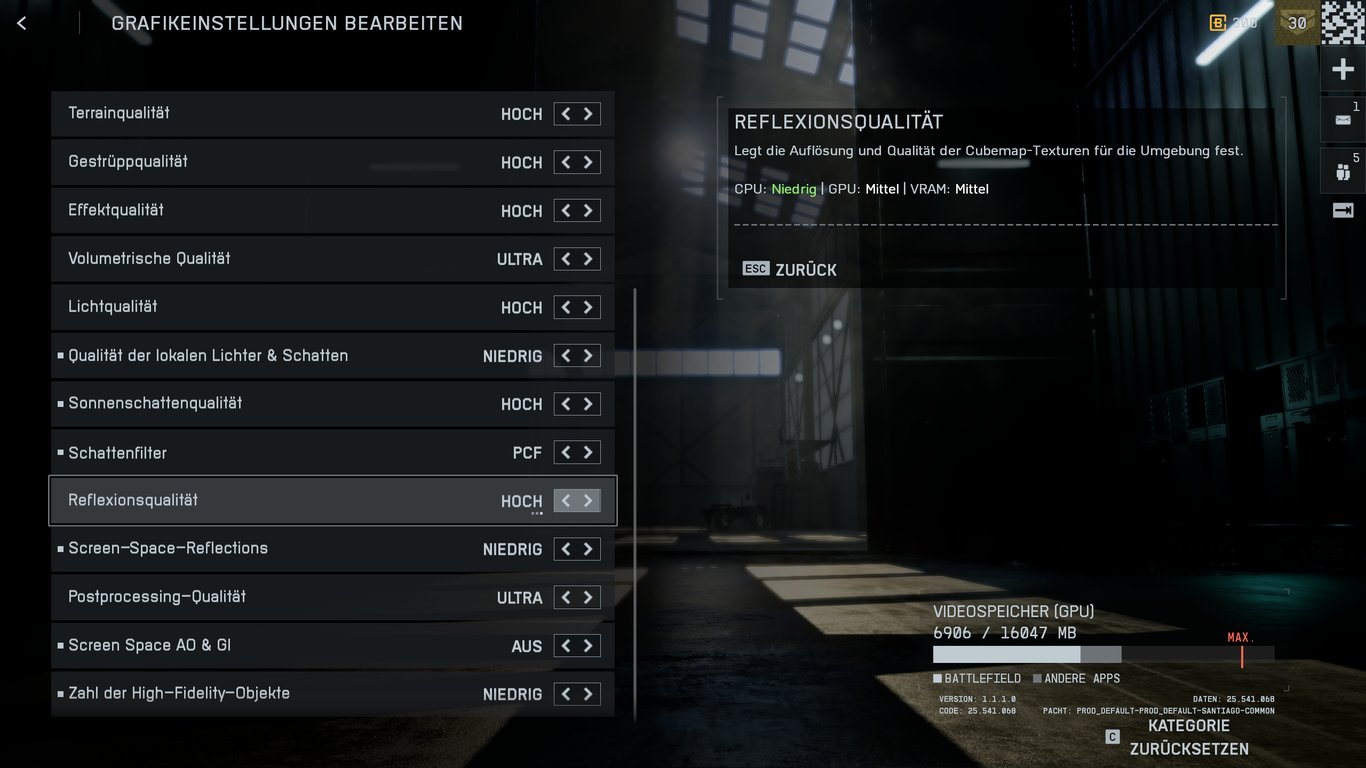
Task: Lower Gestrüppqualität with its left arrow
Action: click(x=566, y=162)
